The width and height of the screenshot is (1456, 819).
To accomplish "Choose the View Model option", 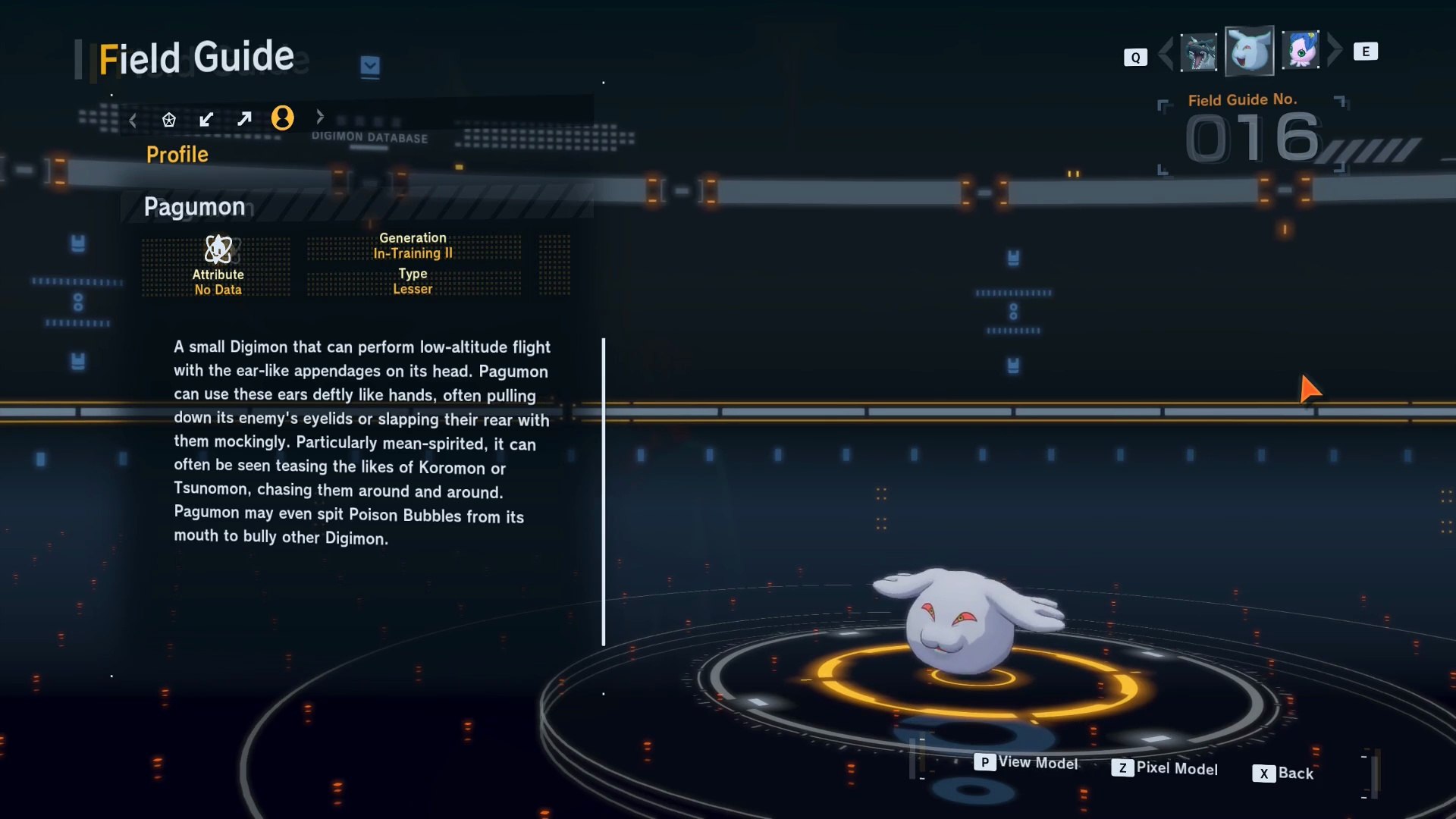I will click(x=1026, y=762).
